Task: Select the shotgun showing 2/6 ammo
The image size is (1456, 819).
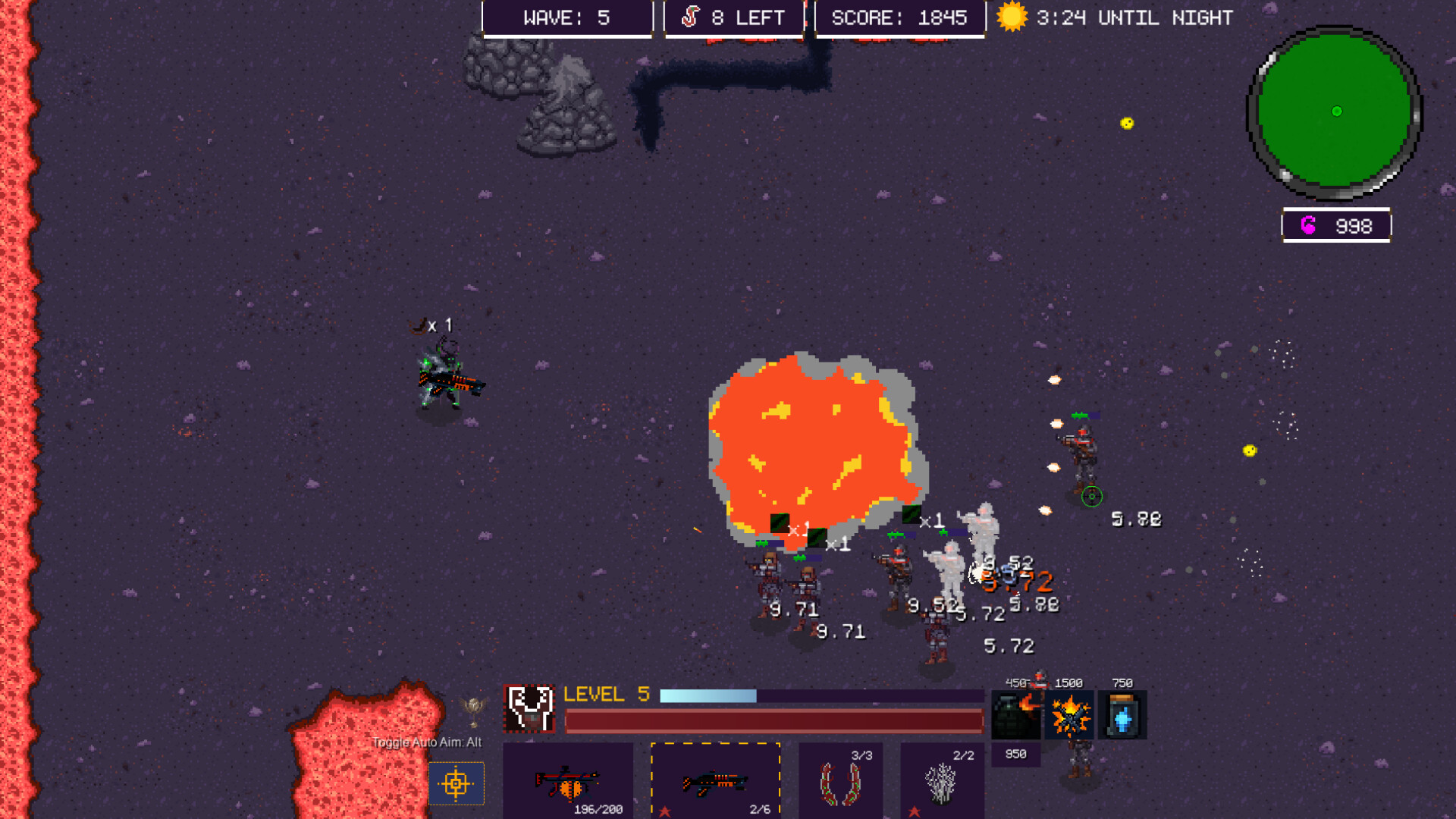Action: point(715,781)
